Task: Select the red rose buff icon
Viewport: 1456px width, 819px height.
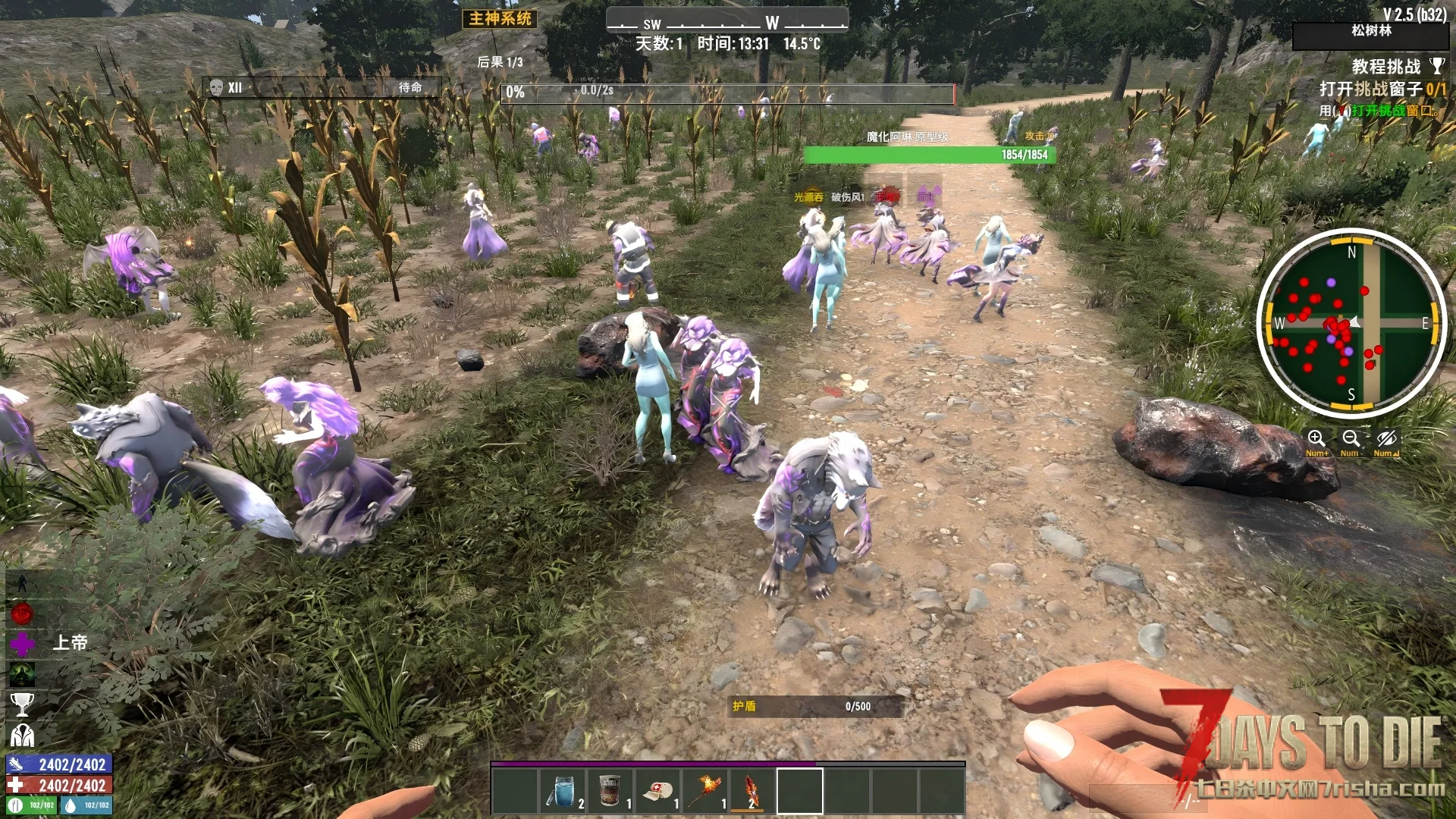Action: pos(22,613)
